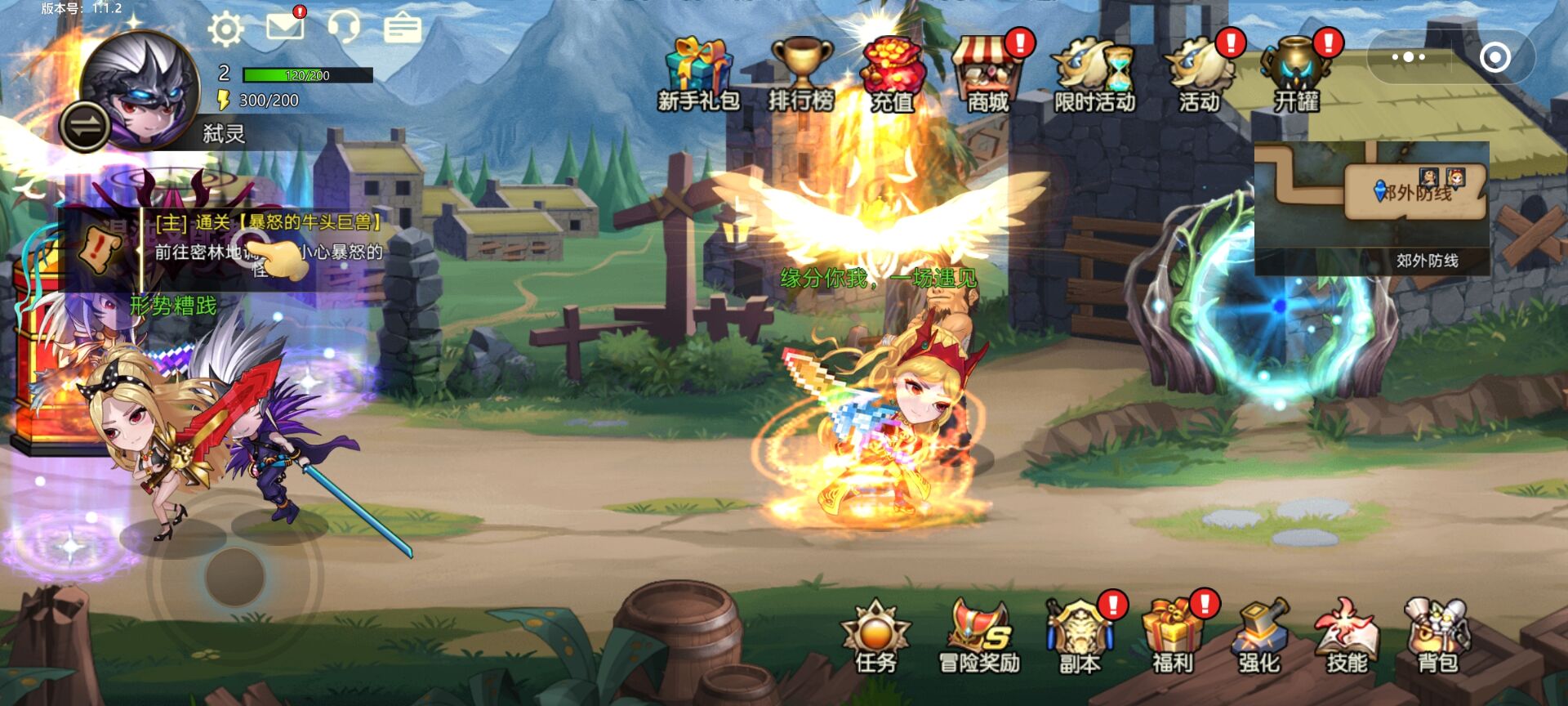Contact customer service via headset icon
The image size is (1568, 706).
click(344, 27)
